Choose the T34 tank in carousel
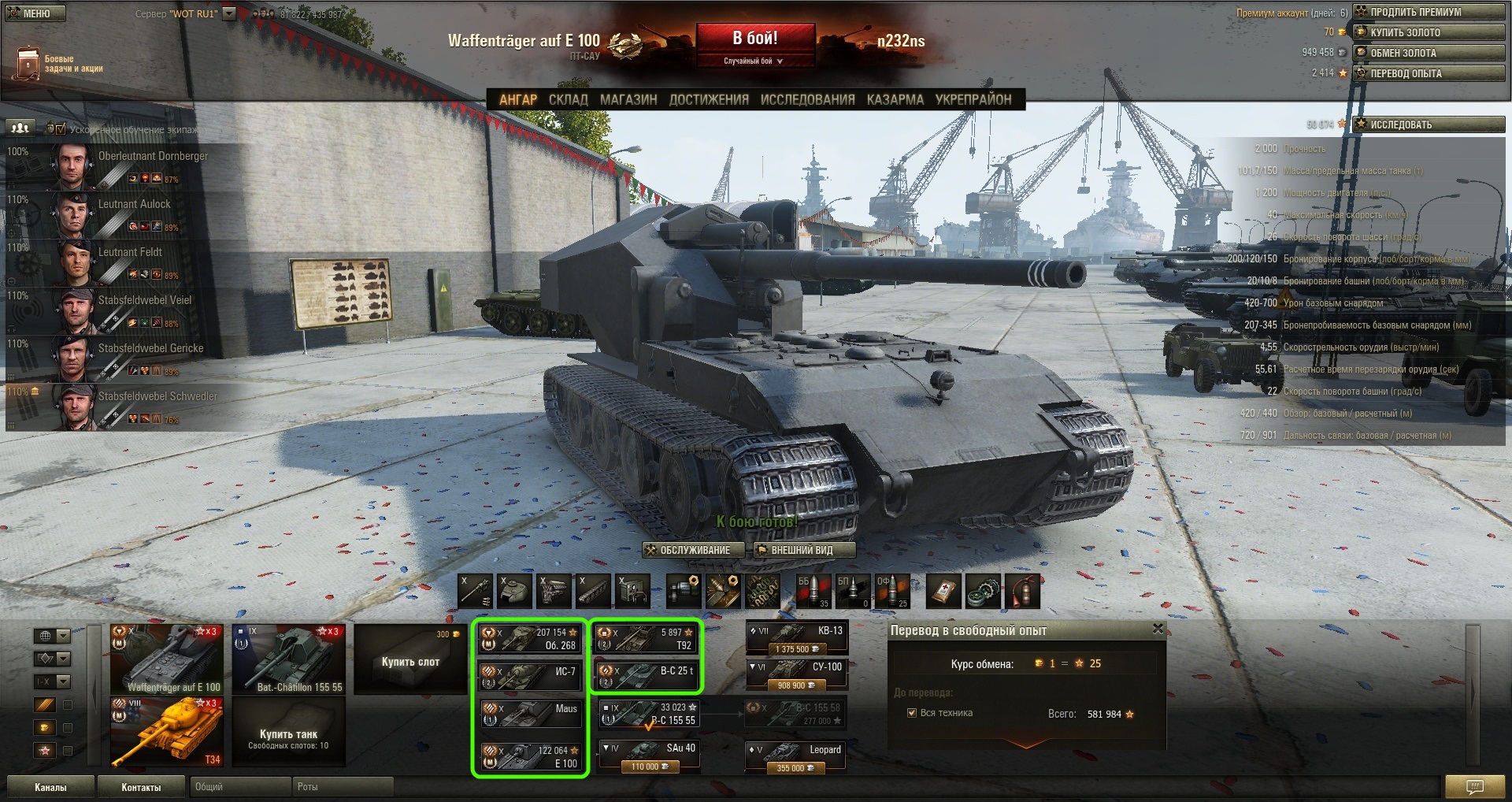 pyautogui.click(x=167, y=733)
